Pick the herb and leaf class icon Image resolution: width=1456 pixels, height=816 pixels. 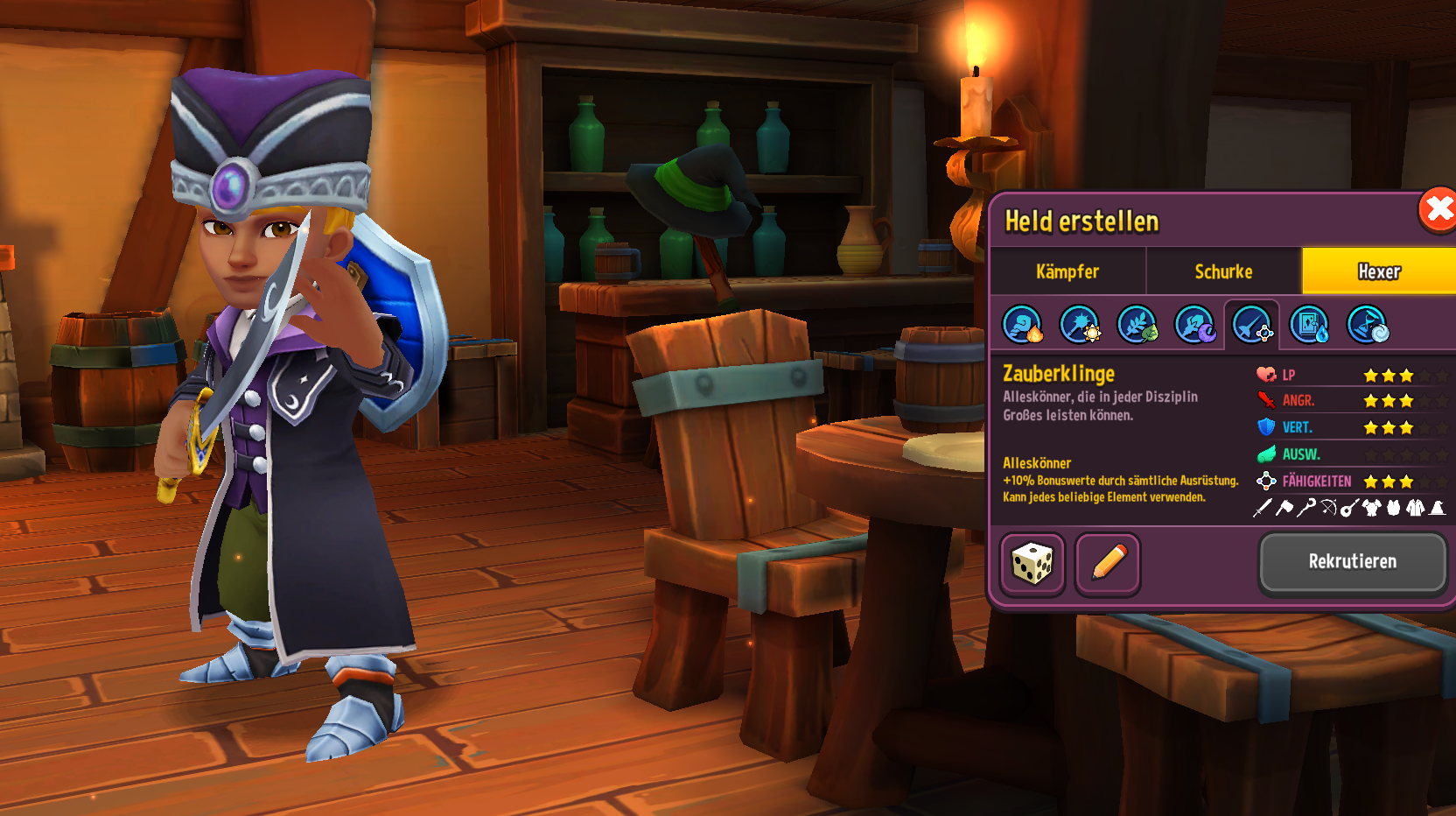1137,325
